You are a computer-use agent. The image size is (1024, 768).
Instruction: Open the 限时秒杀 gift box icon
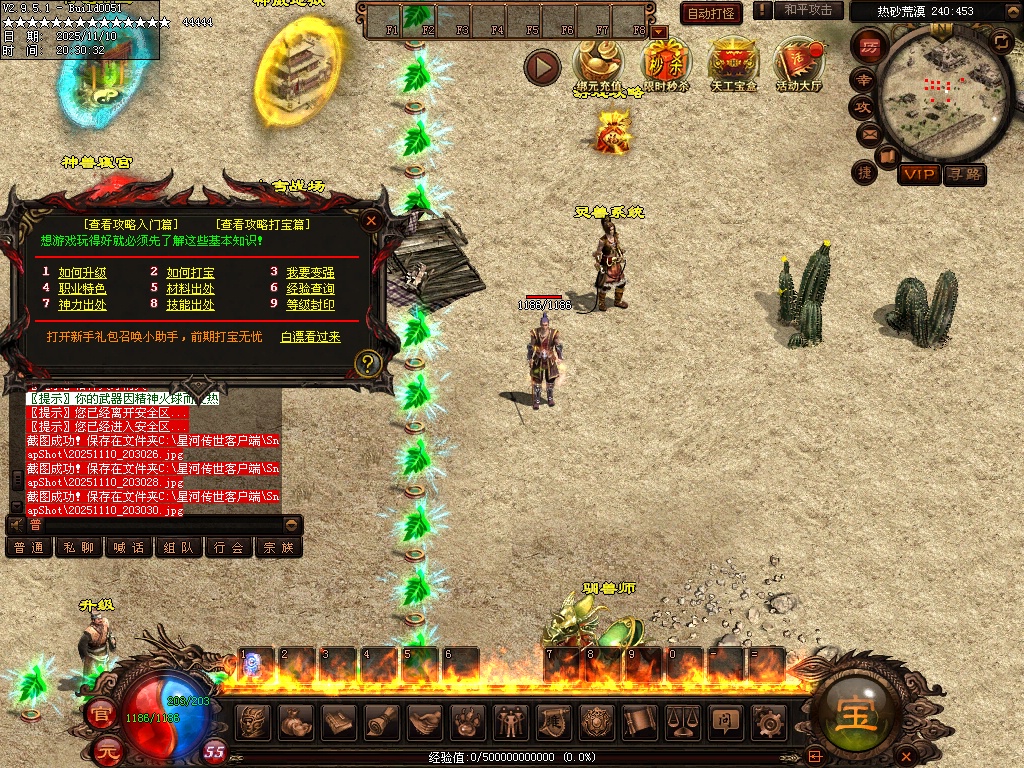(x=664, y=63)
